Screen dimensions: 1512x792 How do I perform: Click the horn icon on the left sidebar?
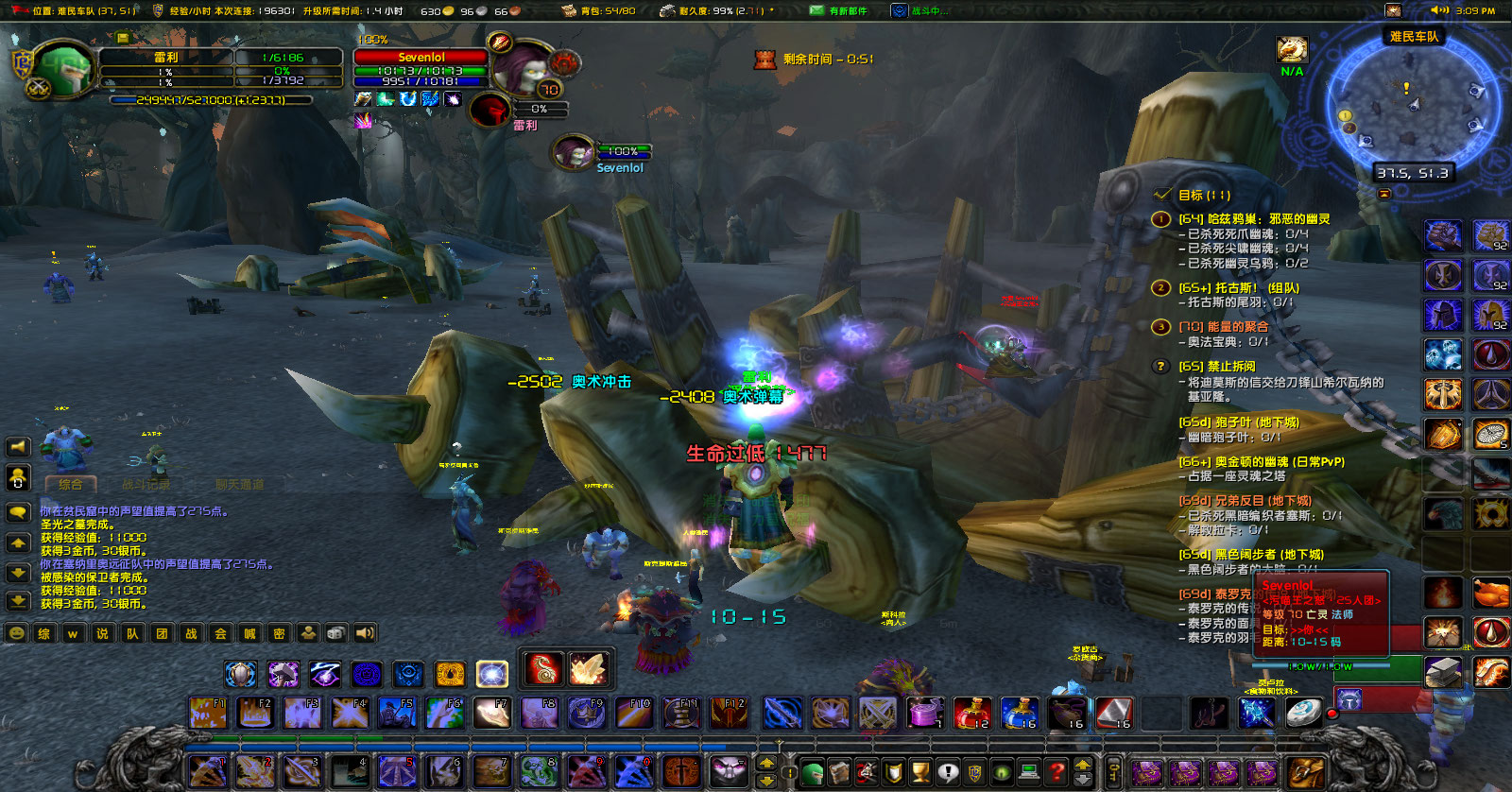click(x=17, y=447)
